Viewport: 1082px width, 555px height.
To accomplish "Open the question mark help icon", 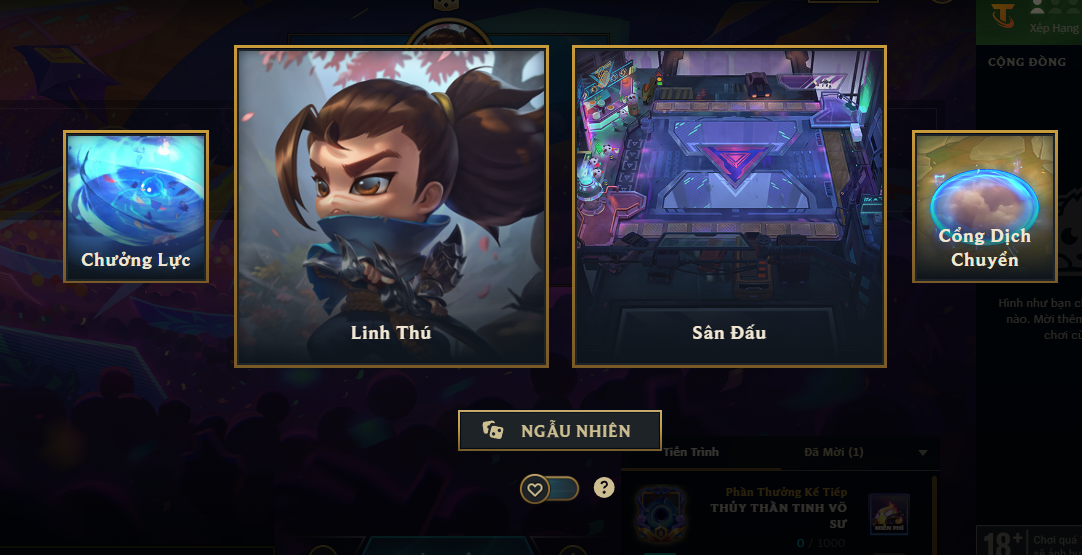I will click(603, 488).
